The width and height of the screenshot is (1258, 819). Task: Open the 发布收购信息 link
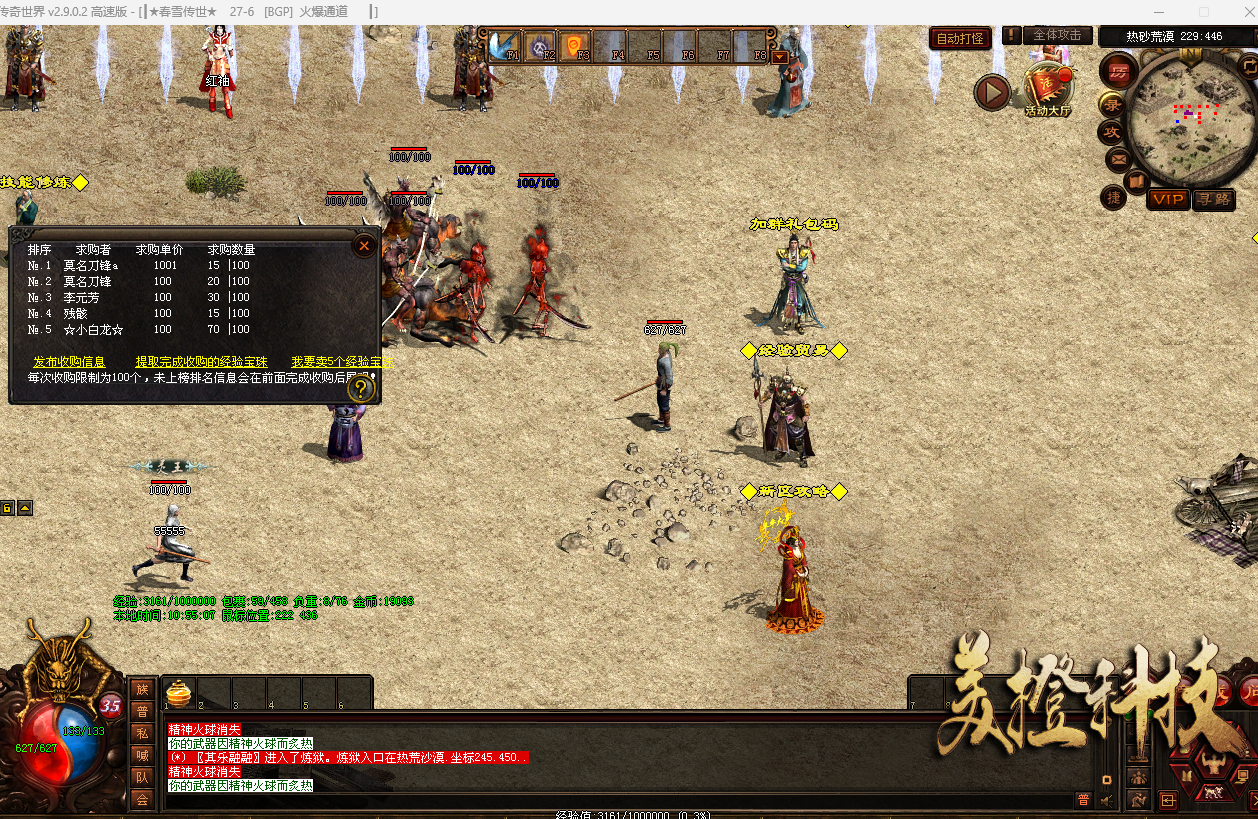69,362
